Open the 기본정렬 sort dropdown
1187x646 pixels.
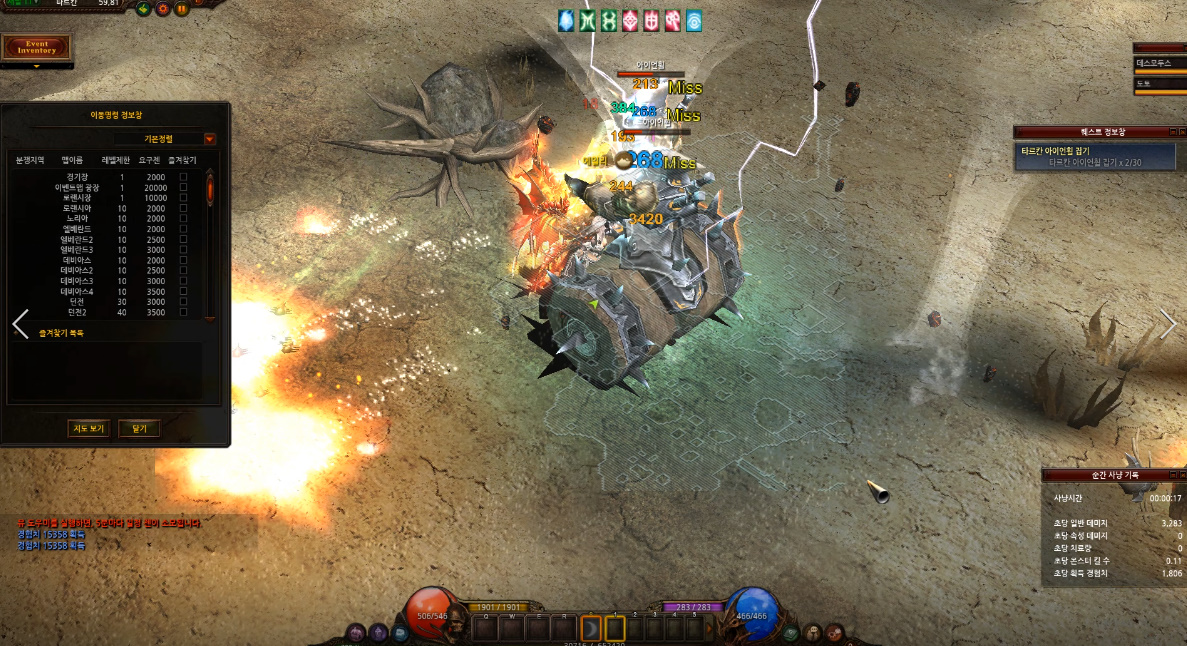pos(209,139)
